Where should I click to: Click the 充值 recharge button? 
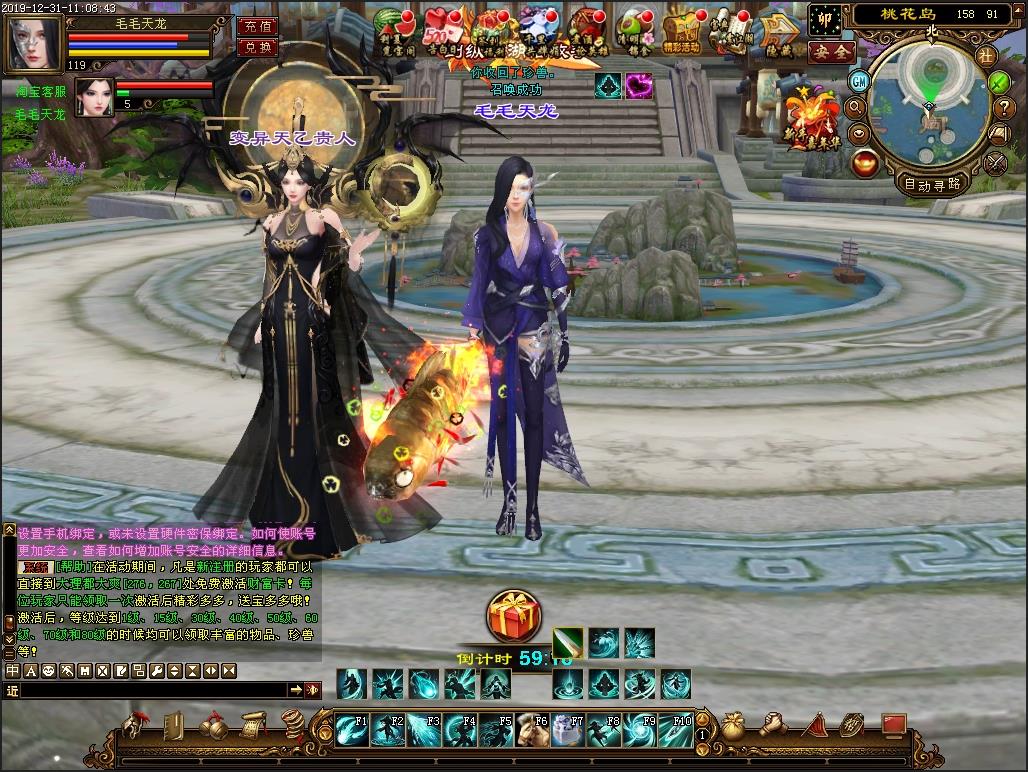click(x=257, y=27)
